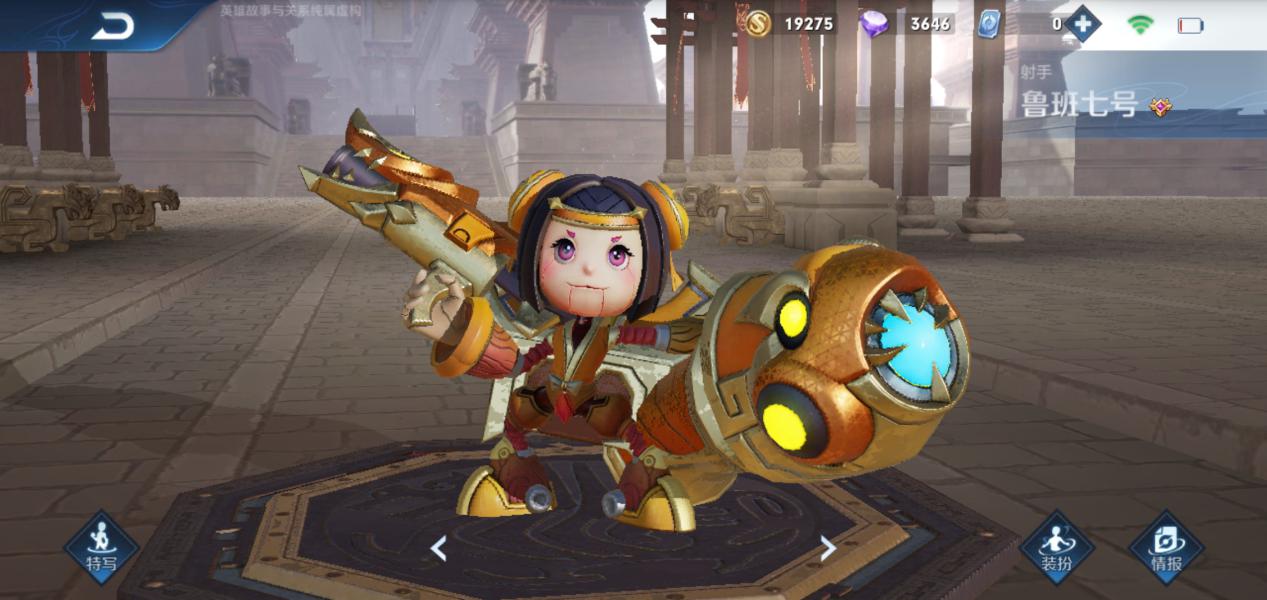Tap the purple diamond currency icon
This screenshot has height=600, width=1267.
tap(873, 23)
